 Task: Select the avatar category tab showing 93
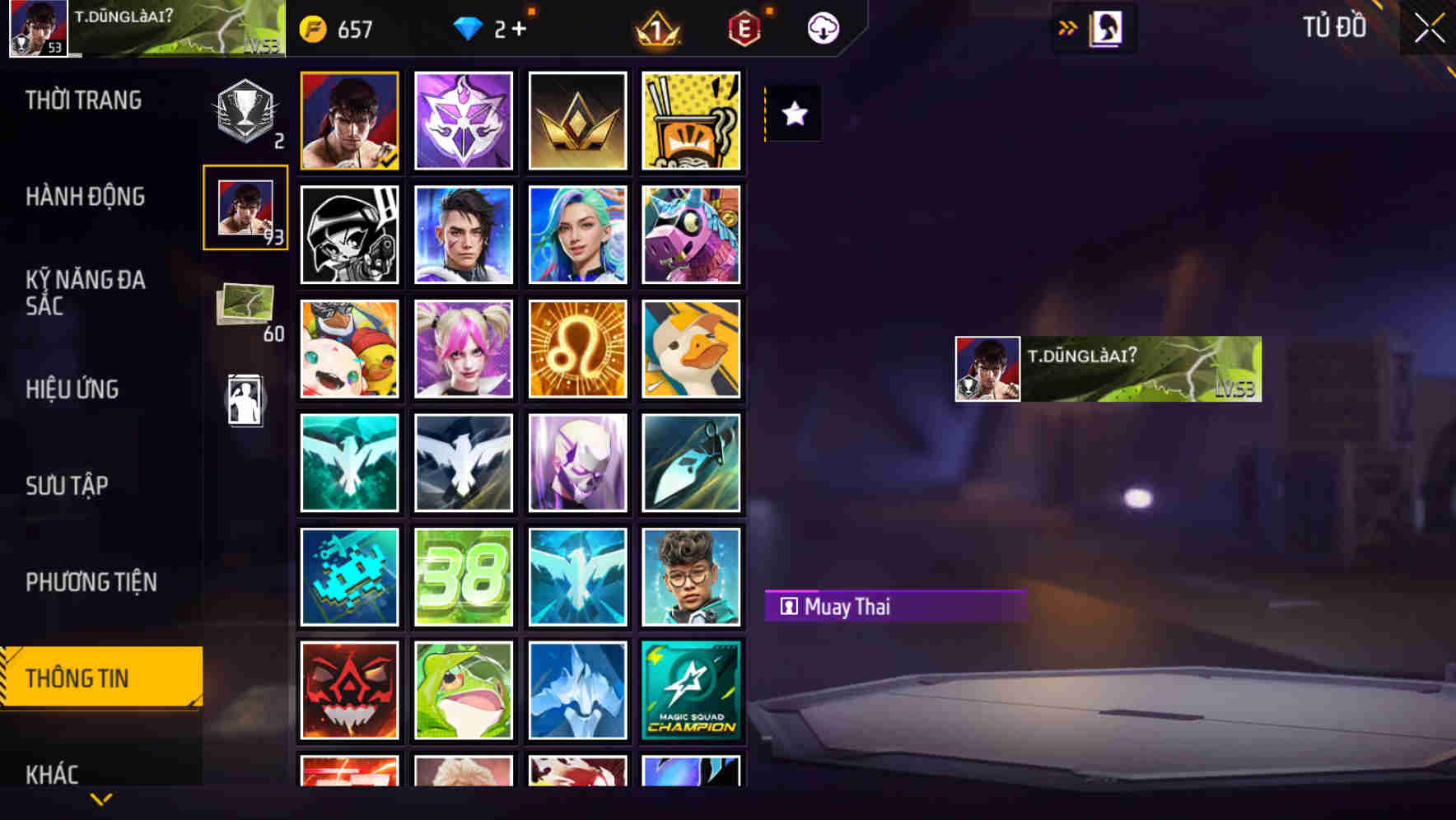point(245,208)
